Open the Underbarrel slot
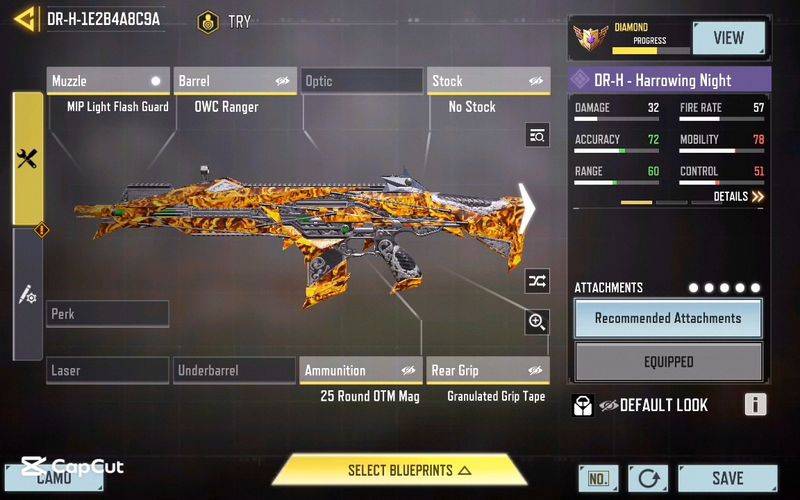Viewport: 800px width, 500px height. click(x=234, y=371)
